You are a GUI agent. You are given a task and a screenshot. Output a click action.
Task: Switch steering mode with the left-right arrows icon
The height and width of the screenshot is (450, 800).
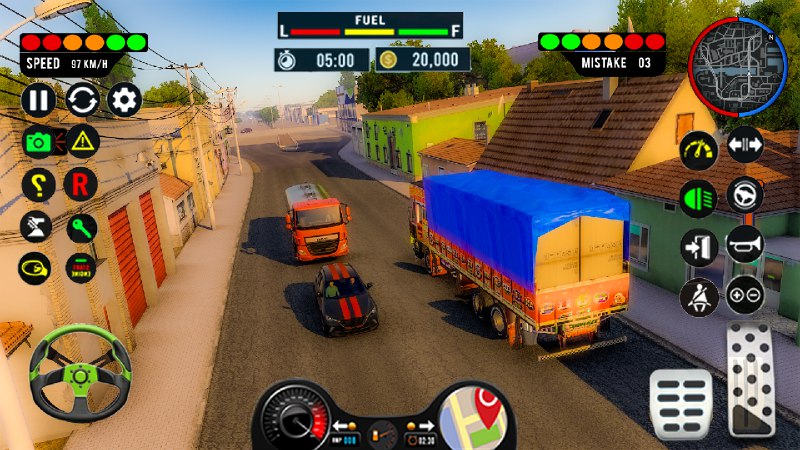point(745,145)
